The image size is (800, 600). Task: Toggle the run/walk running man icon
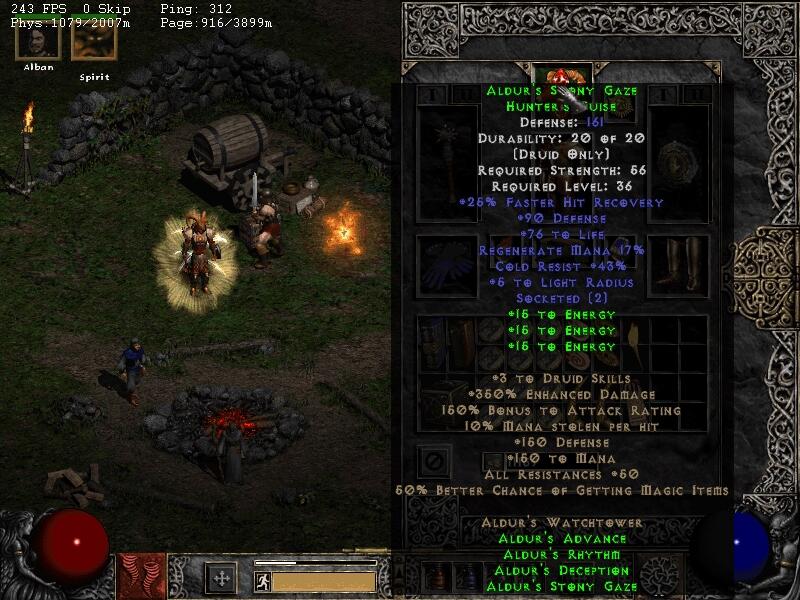point(262,581)
